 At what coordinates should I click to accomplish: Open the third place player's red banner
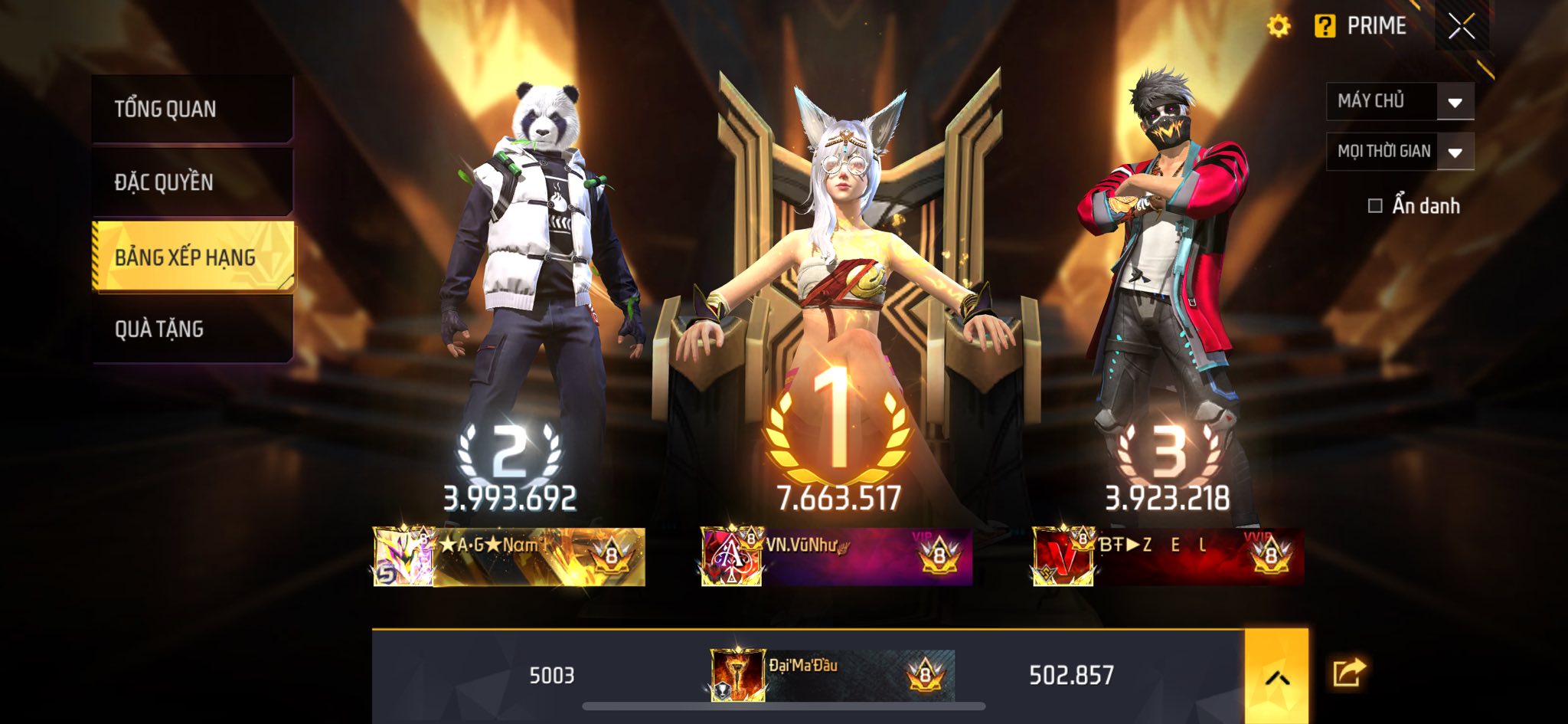[1168, 557]
